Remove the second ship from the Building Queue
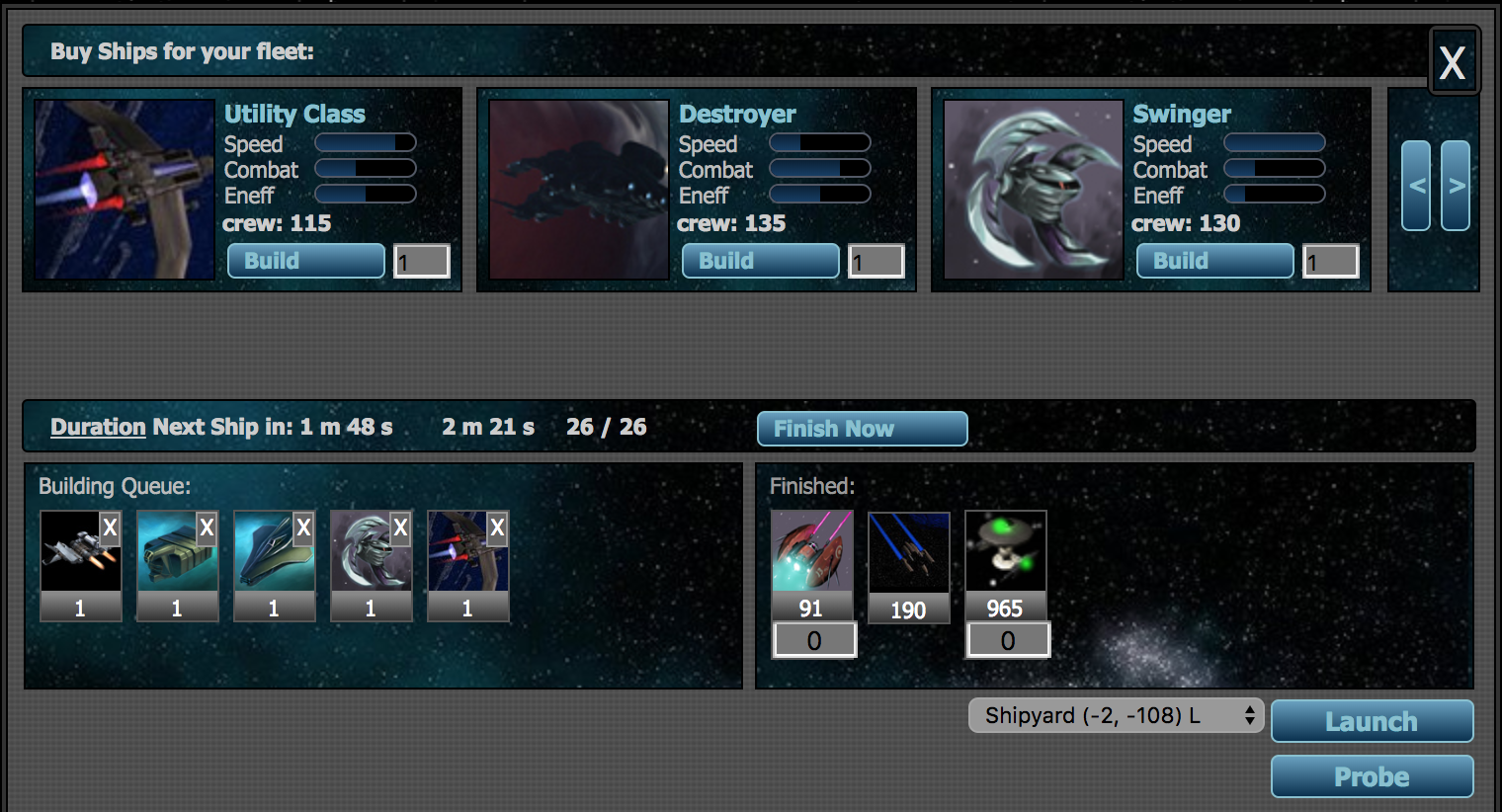The width and height of the screenshot is (1502, 812). pos(207,528)
